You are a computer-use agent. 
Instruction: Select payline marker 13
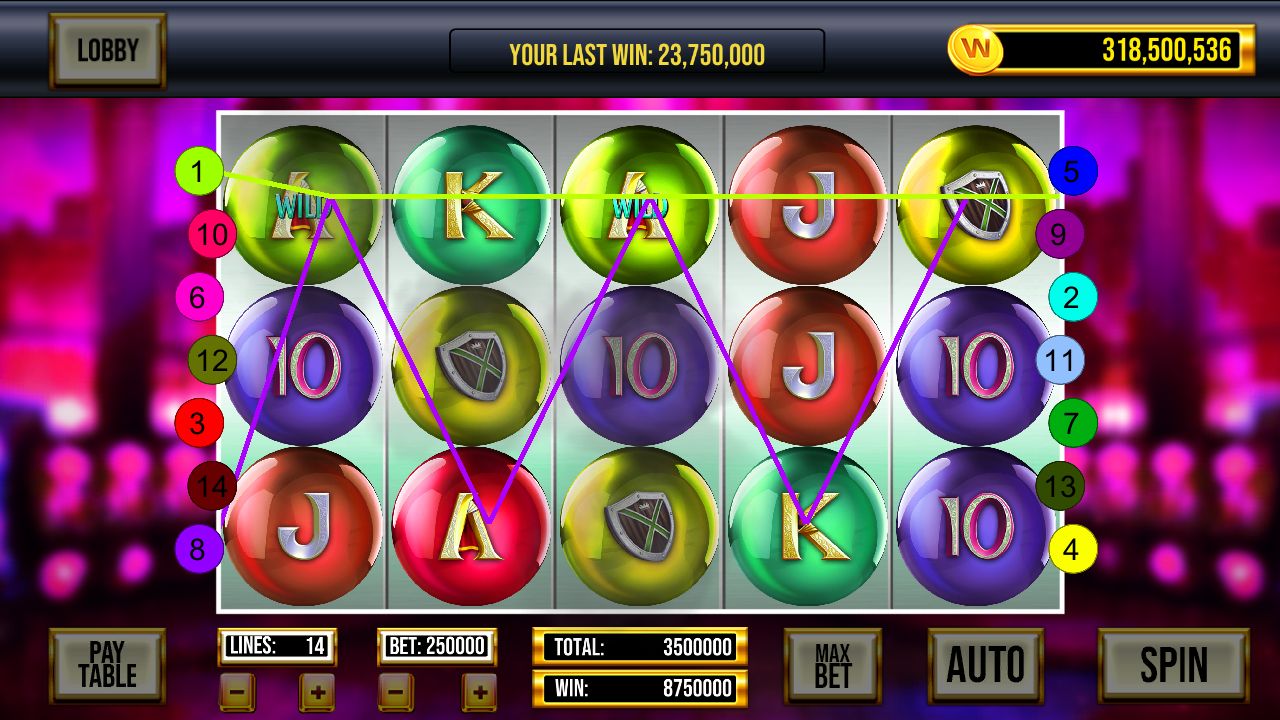[x=1059, y=487]
